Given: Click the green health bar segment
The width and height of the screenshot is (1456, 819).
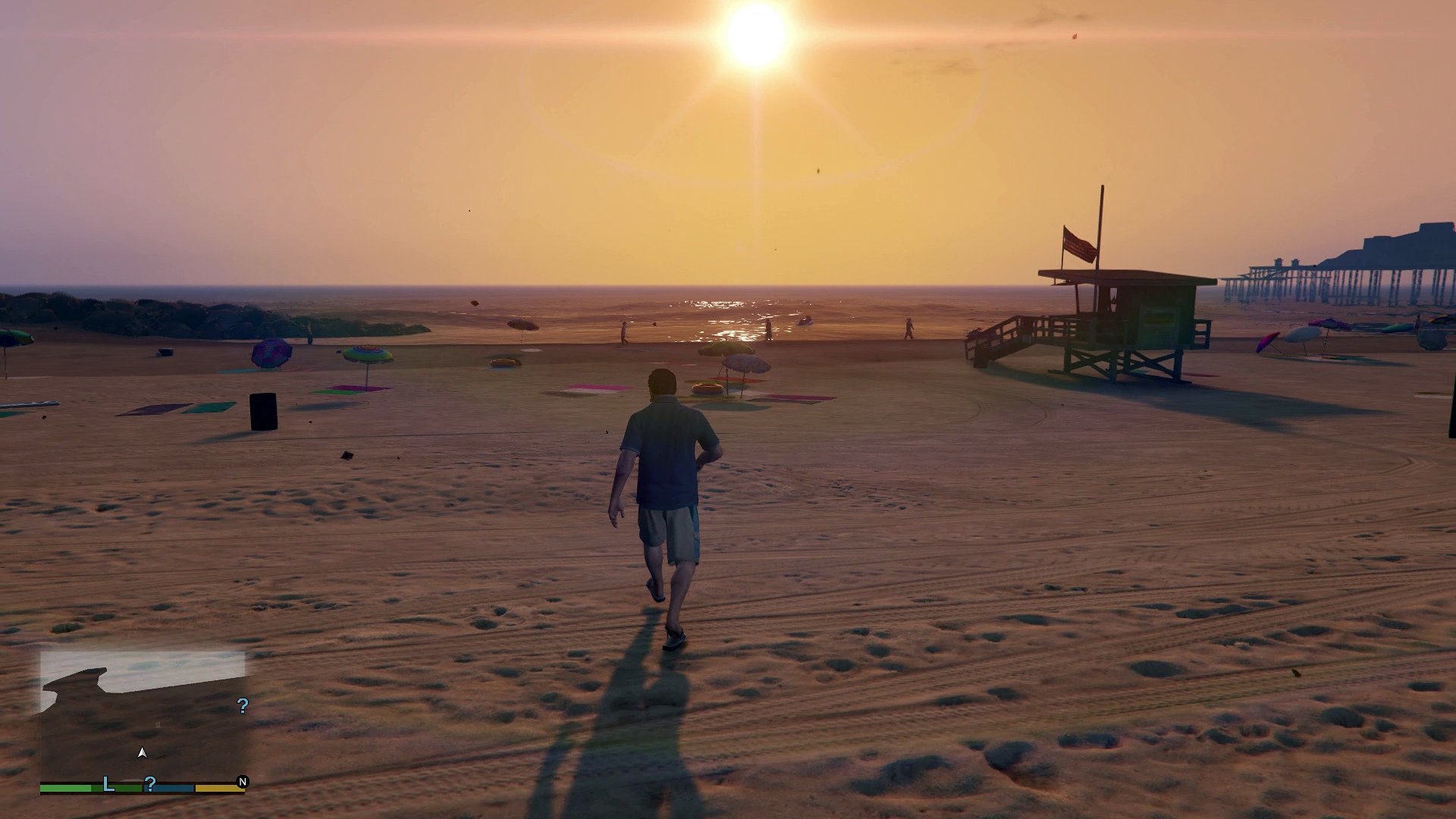Looking at the screenshot, I should (68, 788).
